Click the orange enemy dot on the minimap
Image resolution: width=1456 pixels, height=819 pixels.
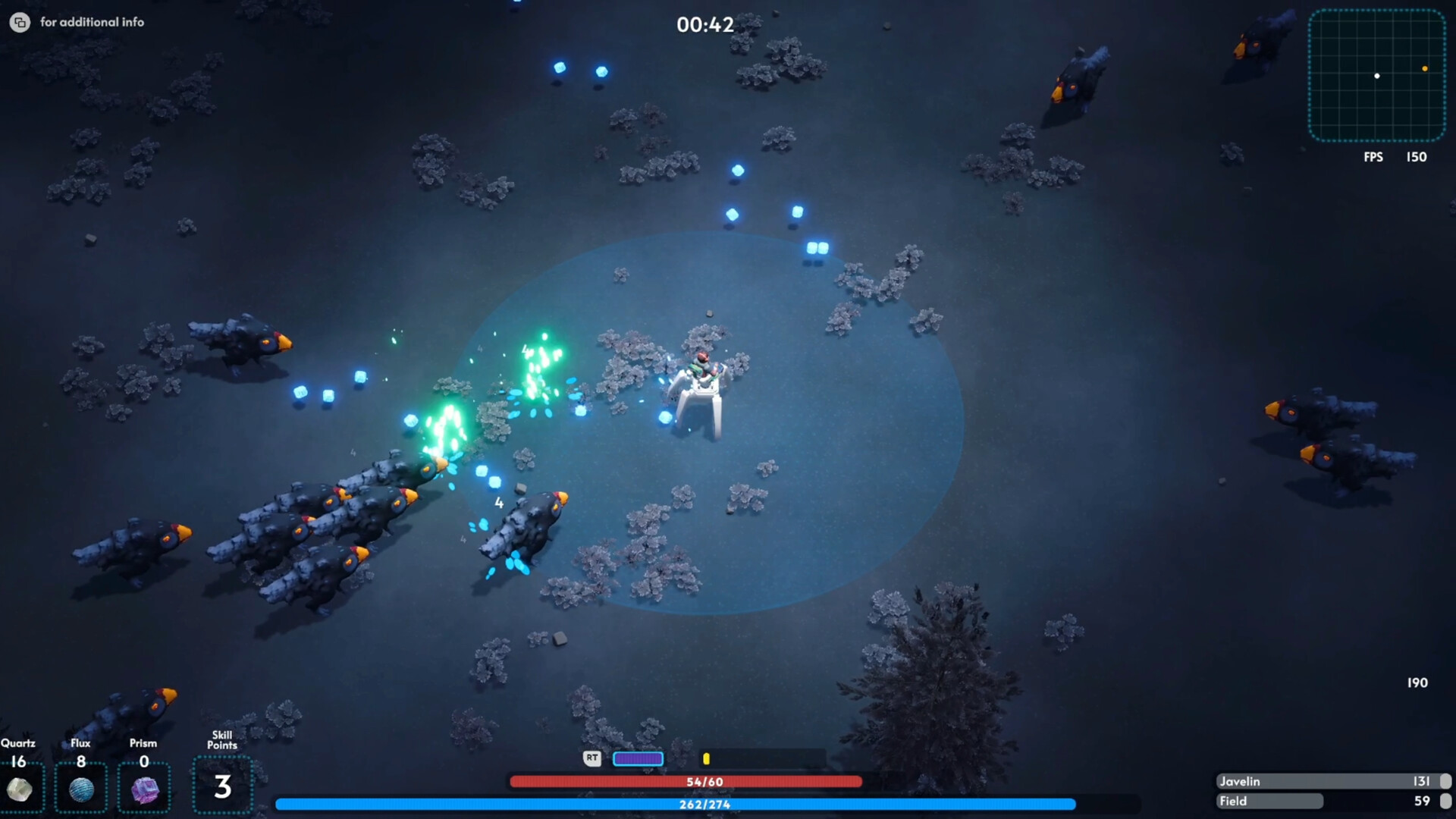click(1425, 69)
